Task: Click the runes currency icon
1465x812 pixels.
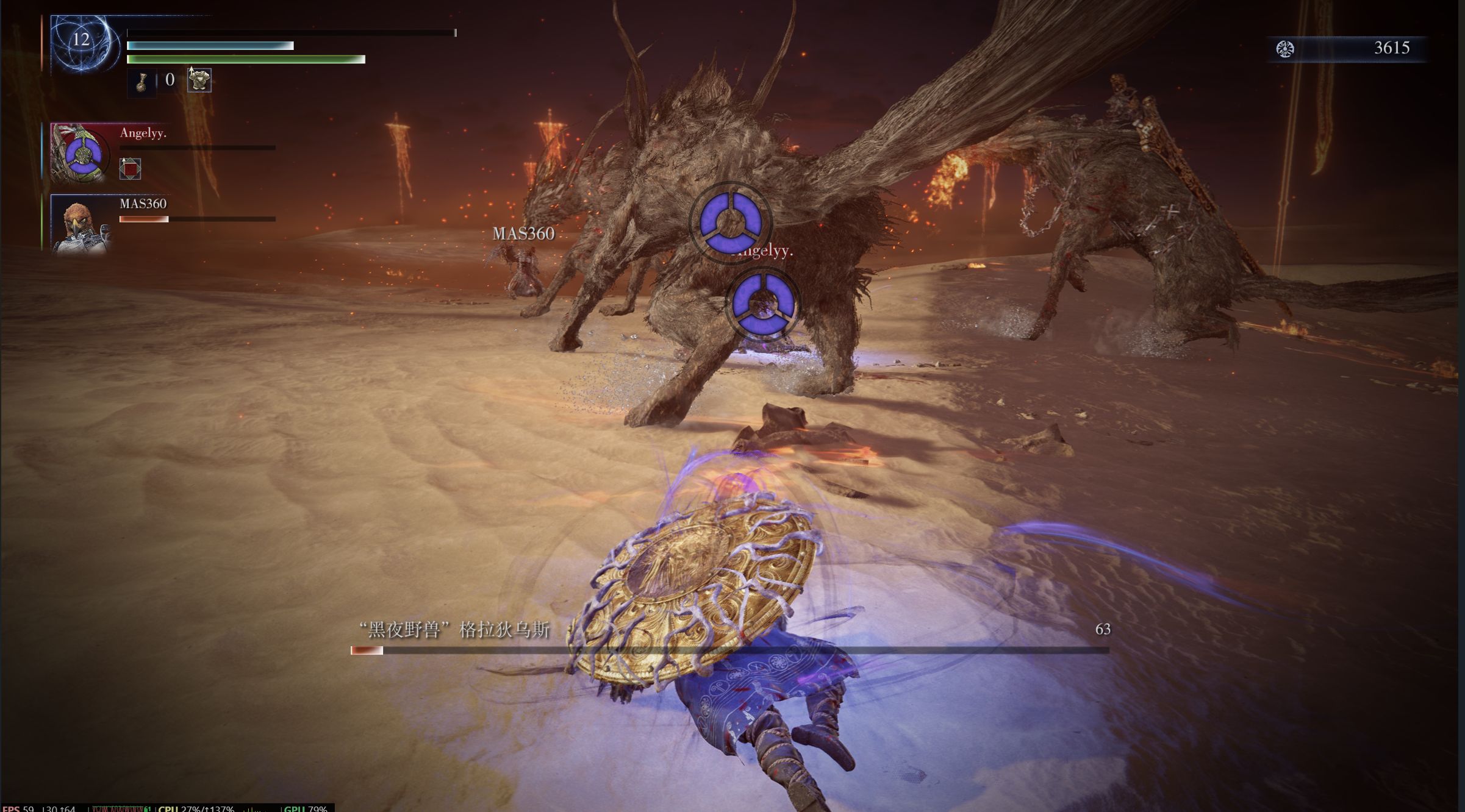Action: coord(1284,49)
